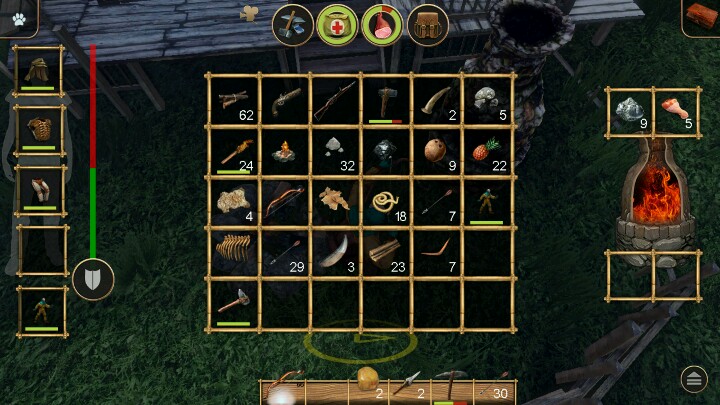Click the campfire item slot
The image size is (720, 405).
[284, 152]
